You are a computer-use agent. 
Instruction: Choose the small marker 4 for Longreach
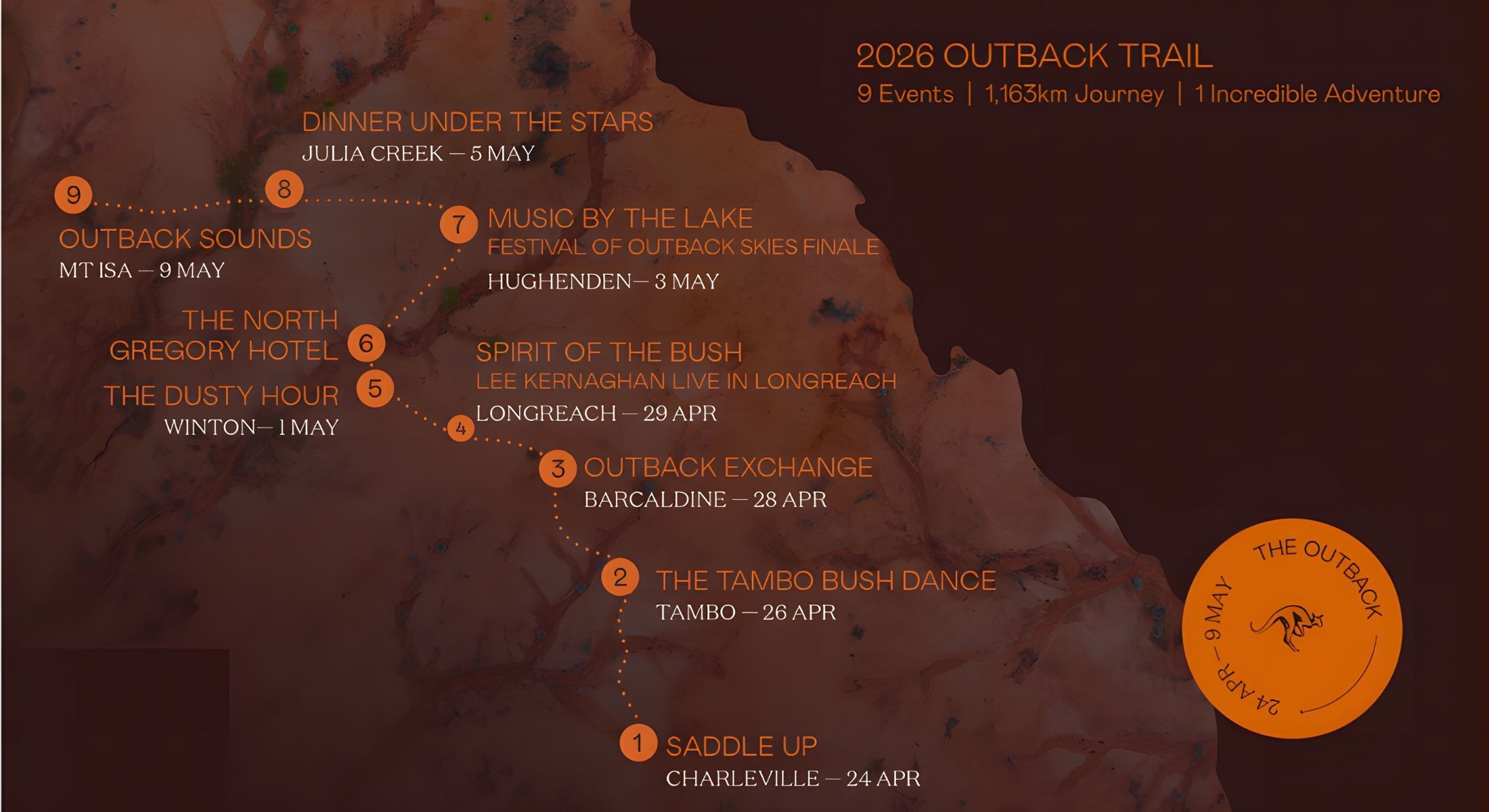[461, 428]
